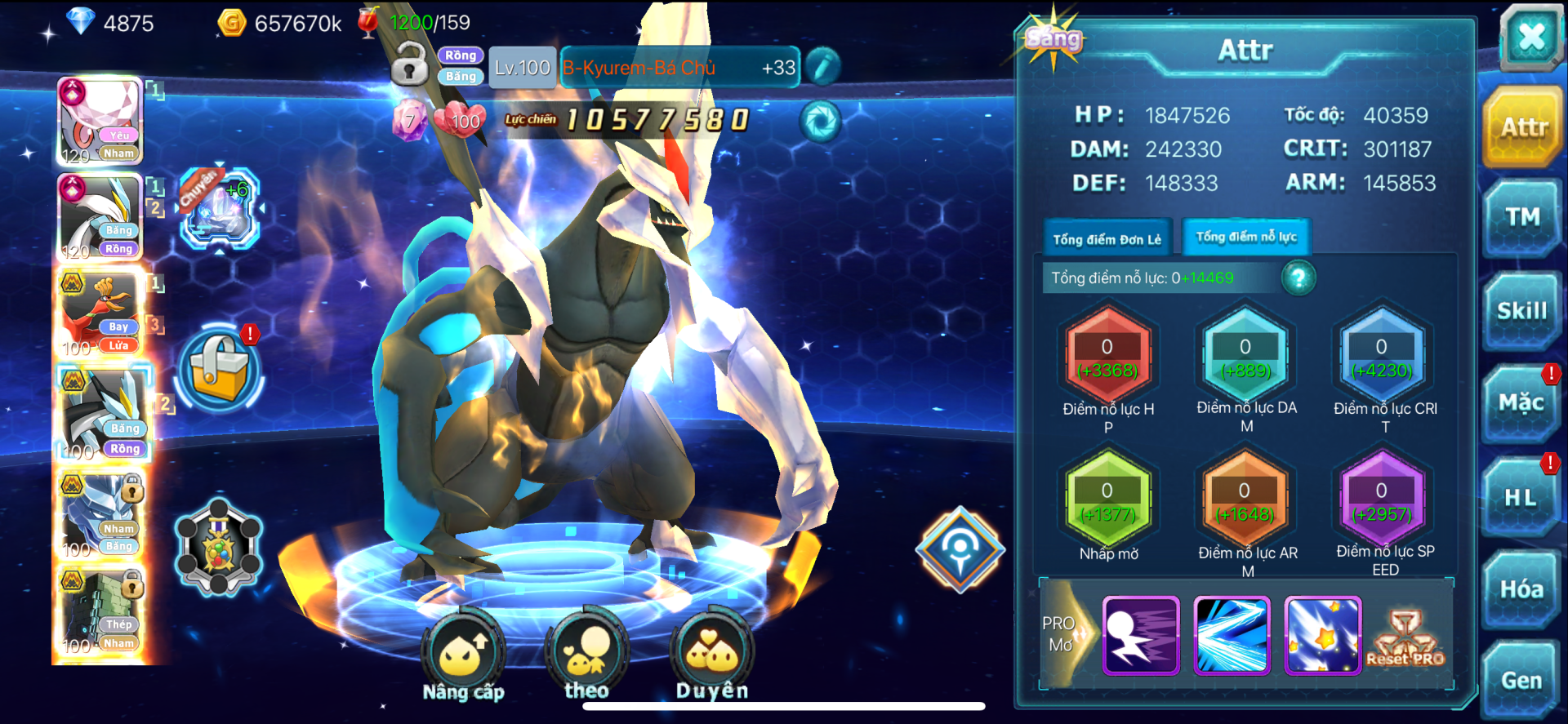Screen dimensions: 1568x724
Task: Click the pencil rename icon
Action: point(822,67)
